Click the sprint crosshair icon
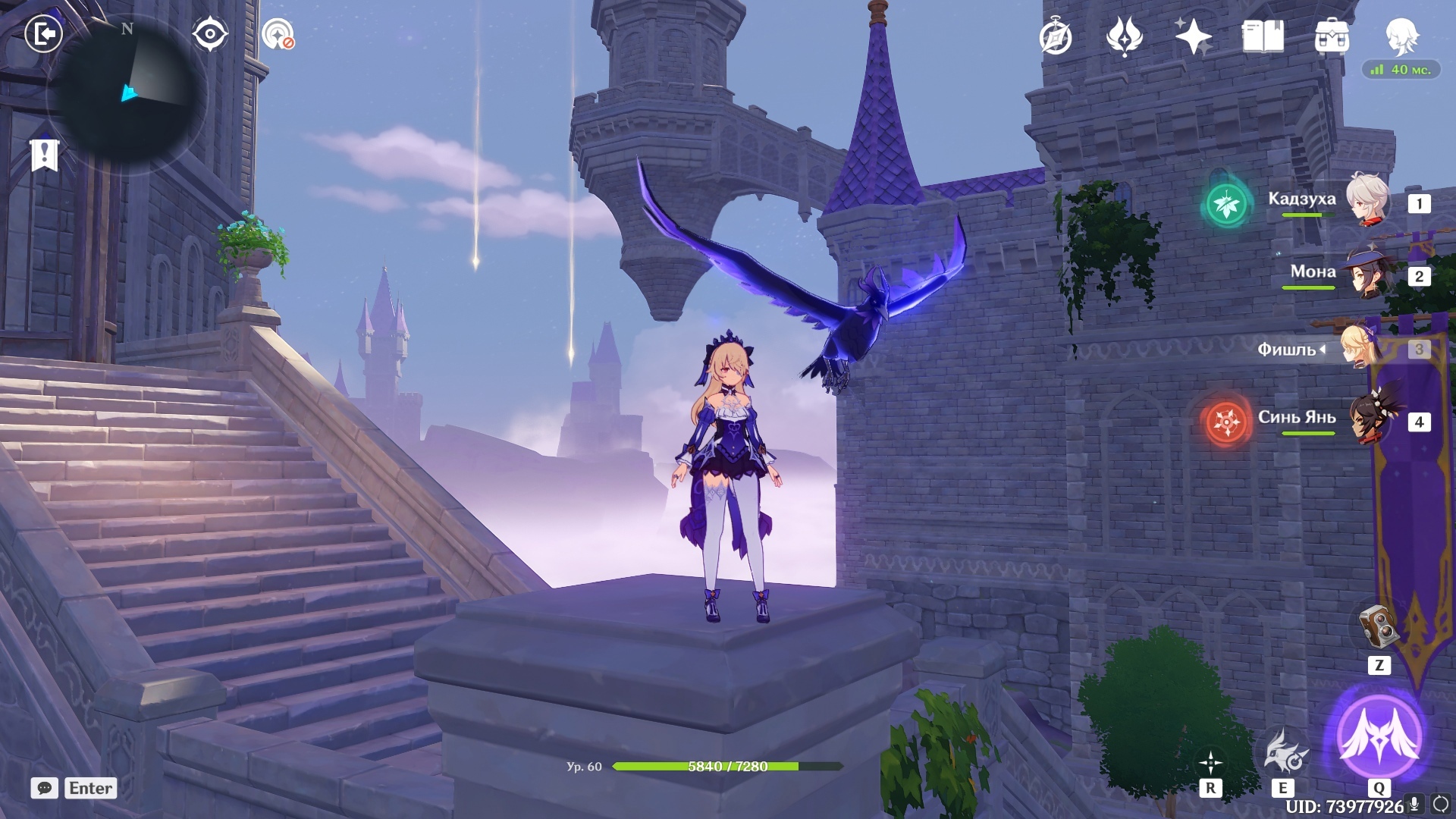 pyautogui.click(x=1210, y=762)
